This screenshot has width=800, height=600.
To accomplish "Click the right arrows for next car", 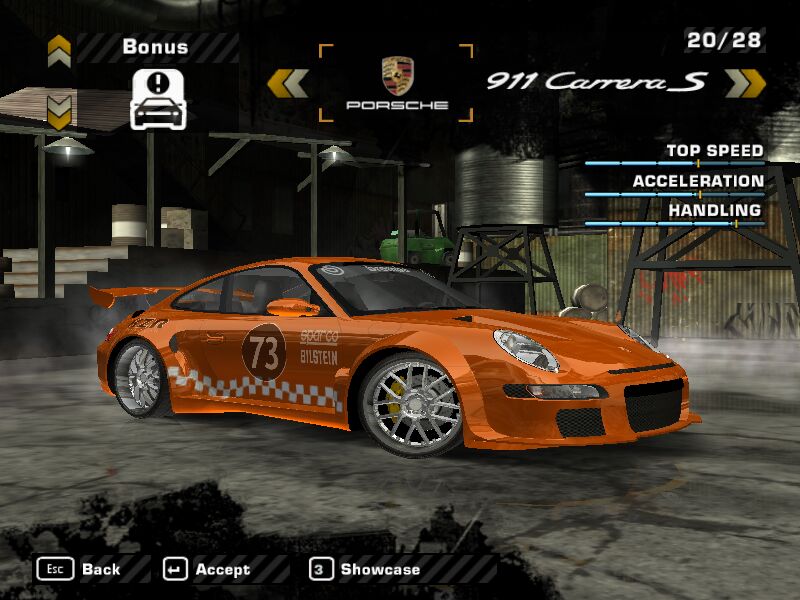I will 744,82.
